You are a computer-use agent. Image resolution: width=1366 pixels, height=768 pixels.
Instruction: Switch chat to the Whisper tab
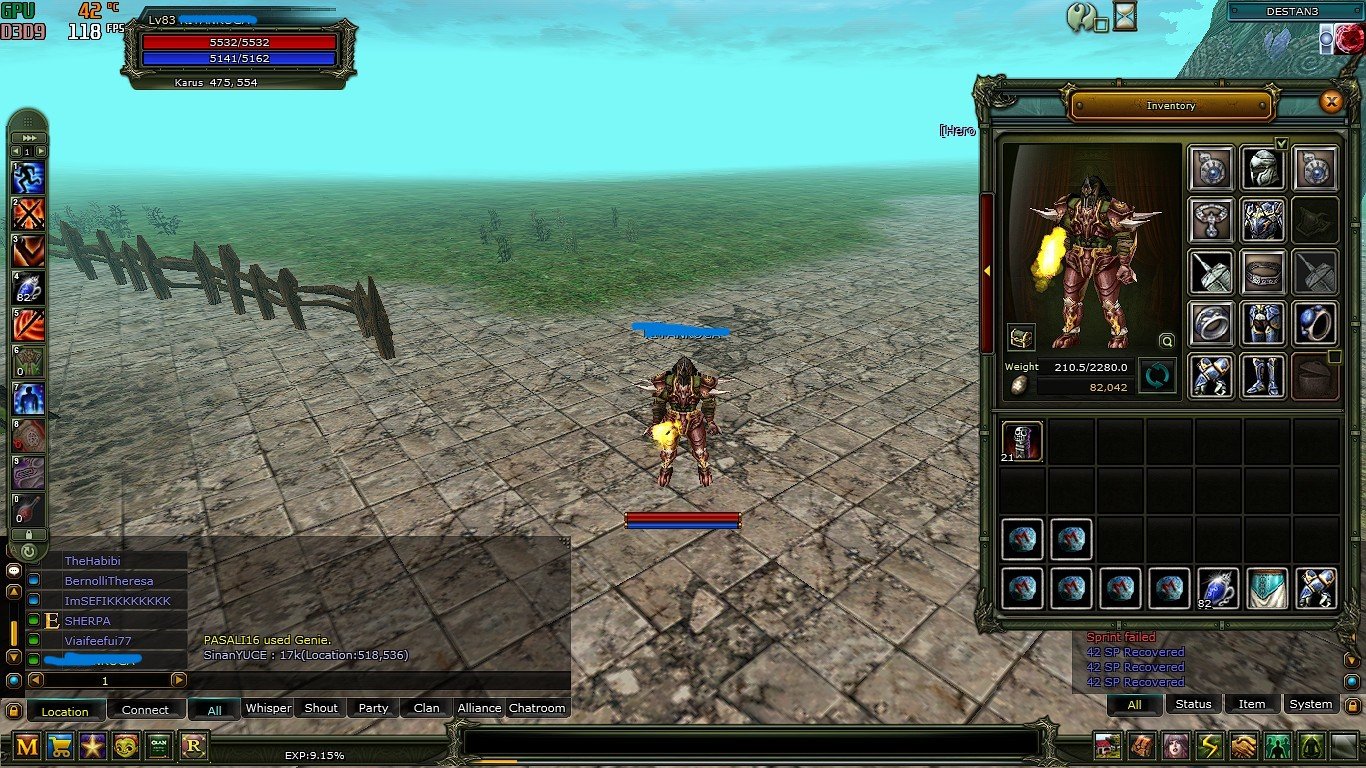[268, 708]
